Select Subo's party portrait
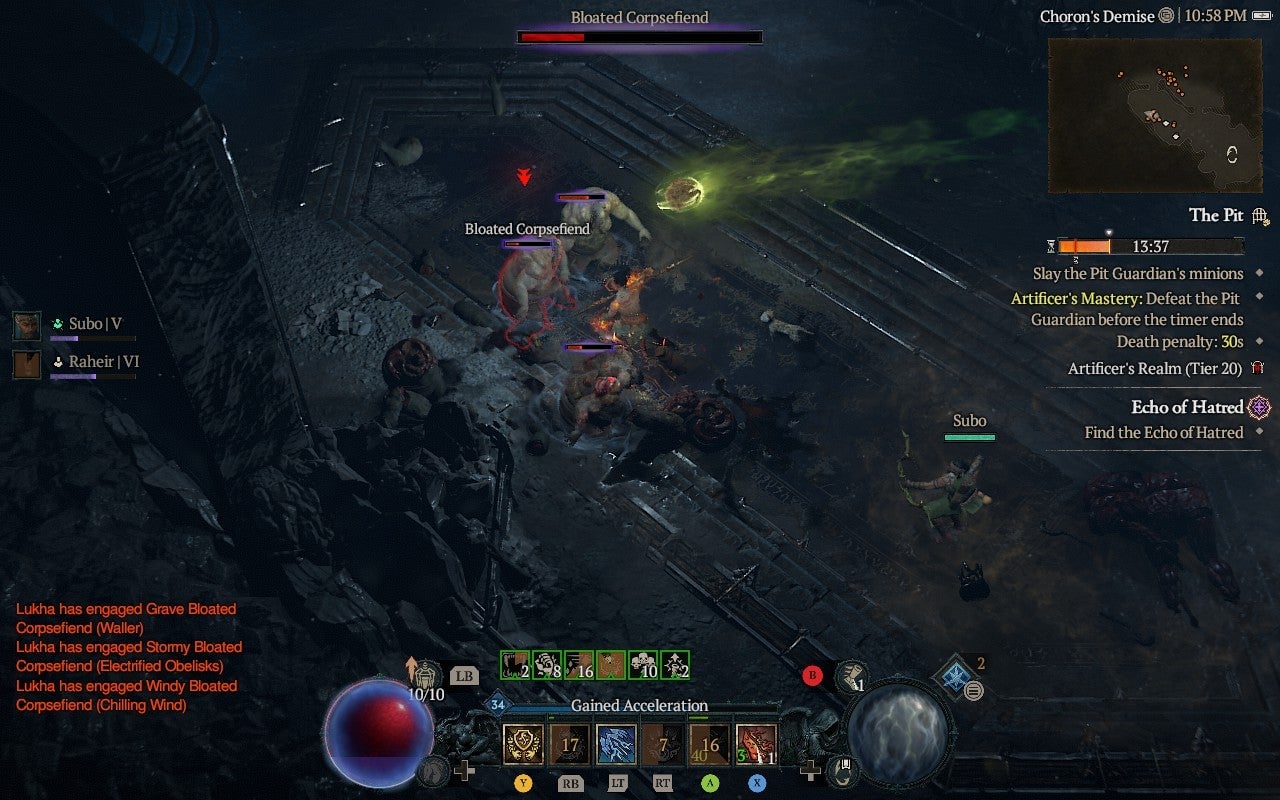1280x800 pixels. (25, 323)
